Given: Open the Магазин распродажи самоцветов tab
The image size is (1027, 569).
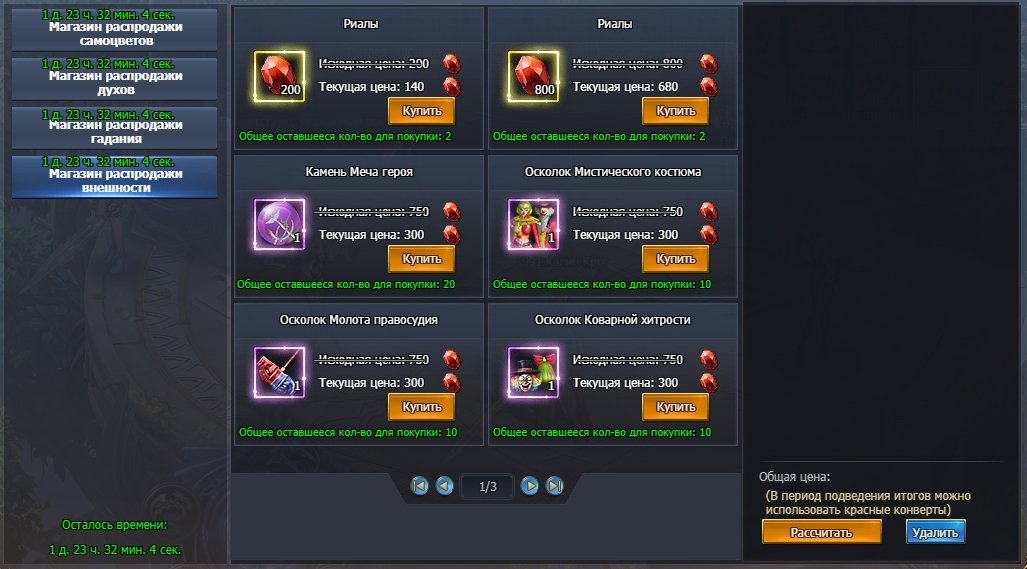Looking at the screenshot, I should coord(114,31).
